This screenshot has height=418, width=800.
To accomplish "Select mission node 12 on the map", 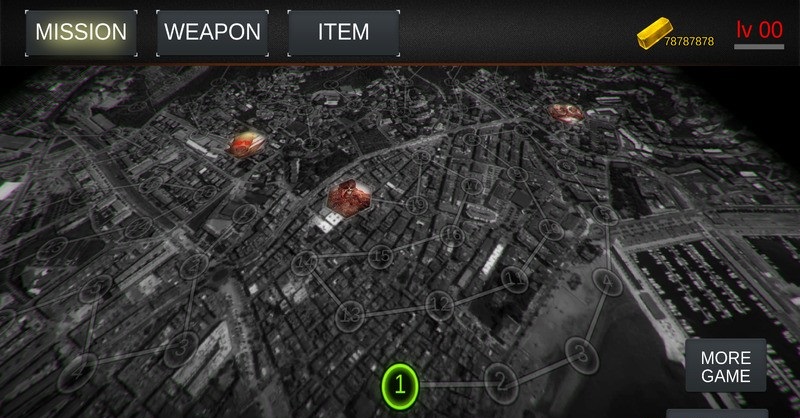I will [x=440, y=303].
